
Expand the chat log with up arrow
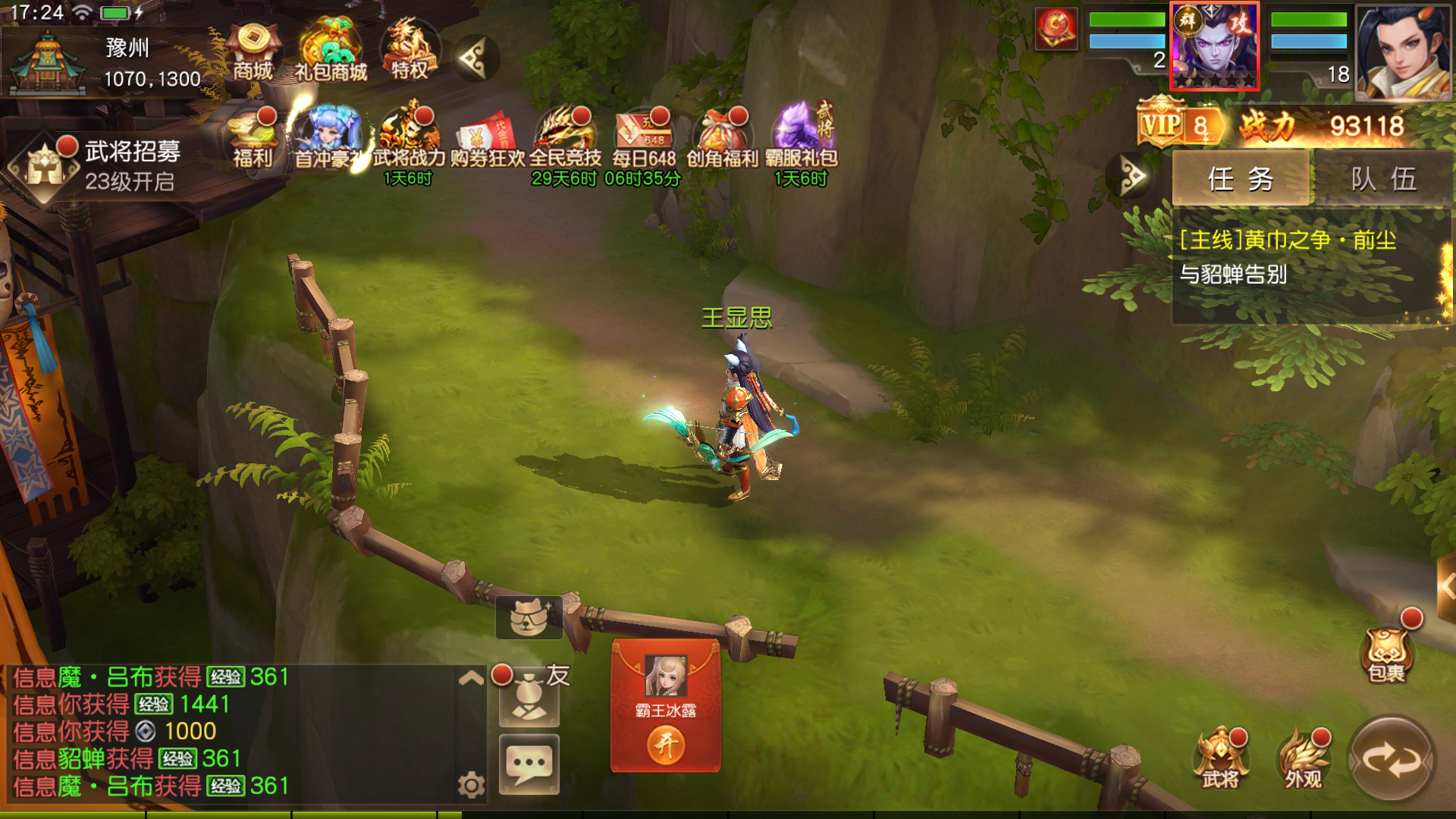pos(471,678)
